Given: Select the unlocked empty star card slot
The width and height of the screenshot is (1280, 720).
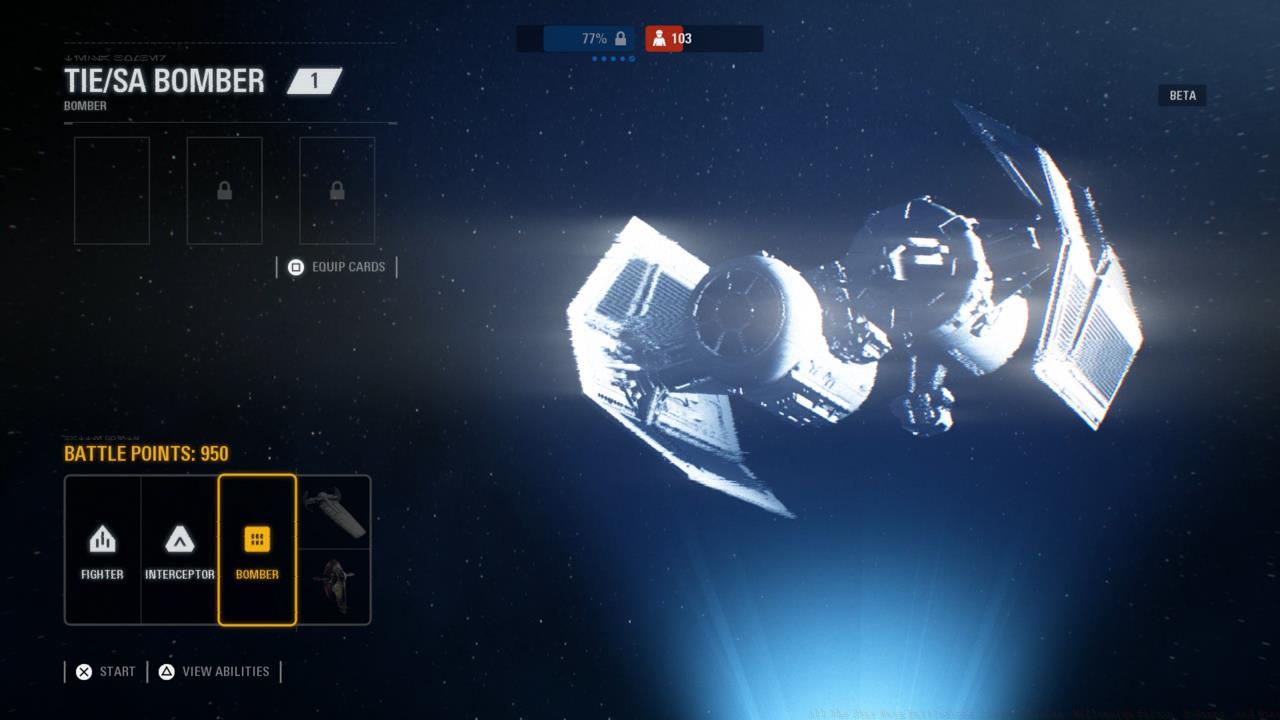Looking at the screenshot, I should 112,191.
